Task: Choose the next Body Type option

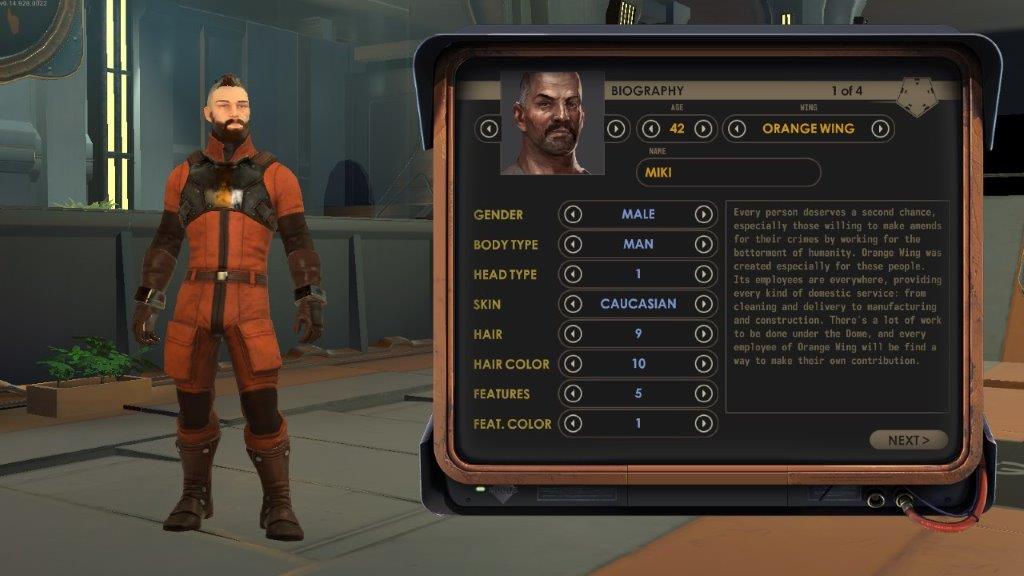Action: coord(704,244)
